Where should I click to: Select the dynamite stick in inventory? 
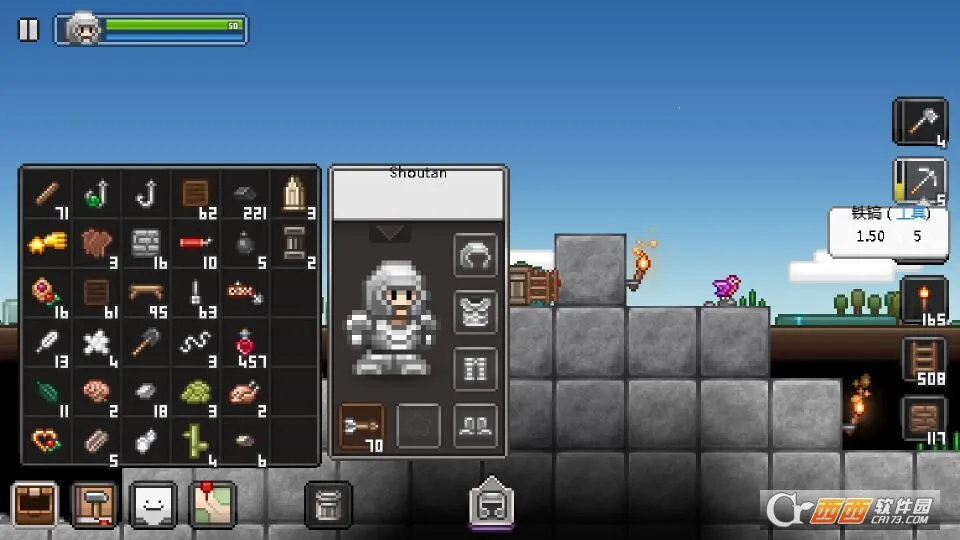[196, 243]
